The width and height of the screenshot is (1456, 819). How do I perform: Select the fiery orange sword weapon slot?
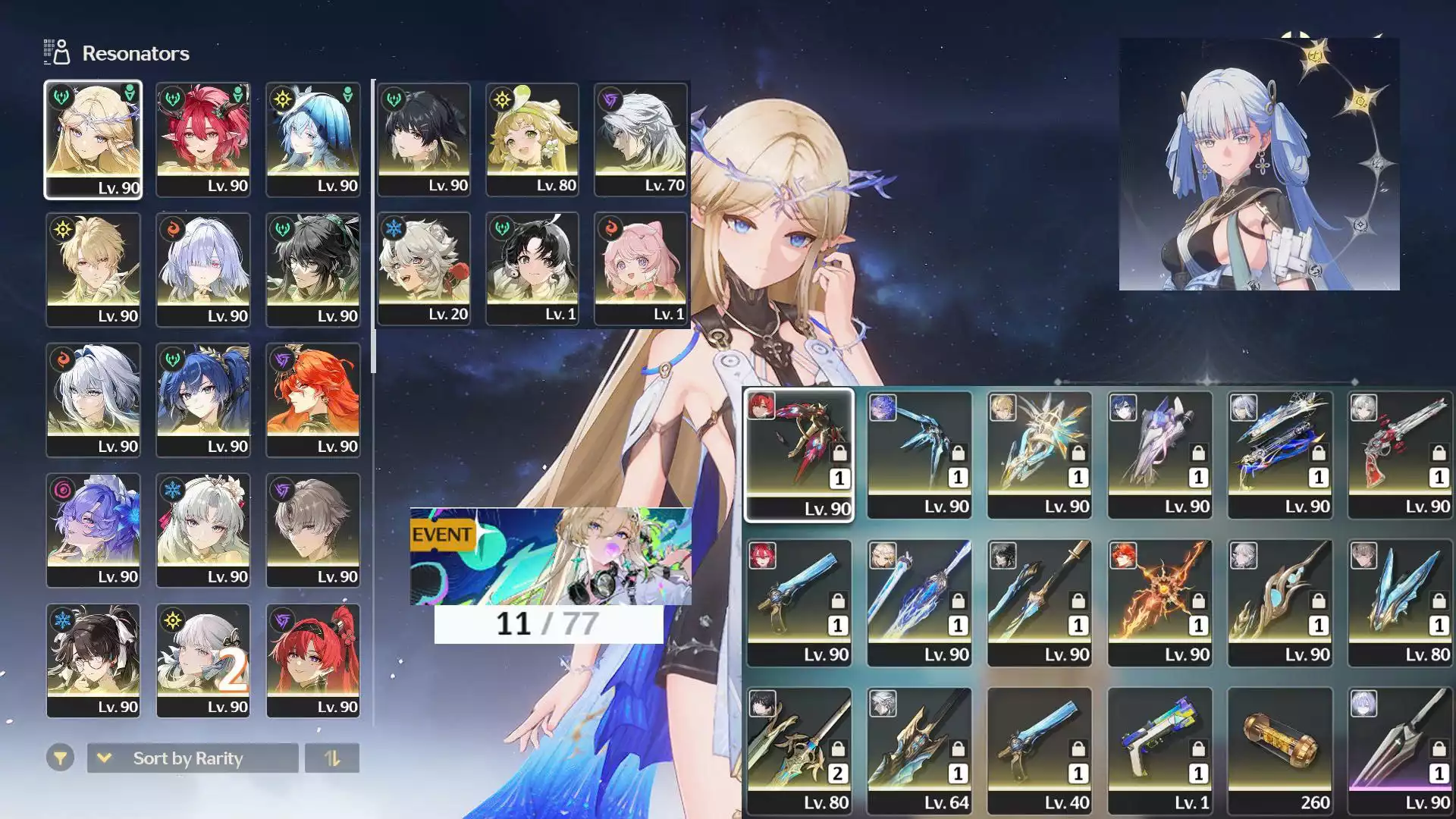1159,603
